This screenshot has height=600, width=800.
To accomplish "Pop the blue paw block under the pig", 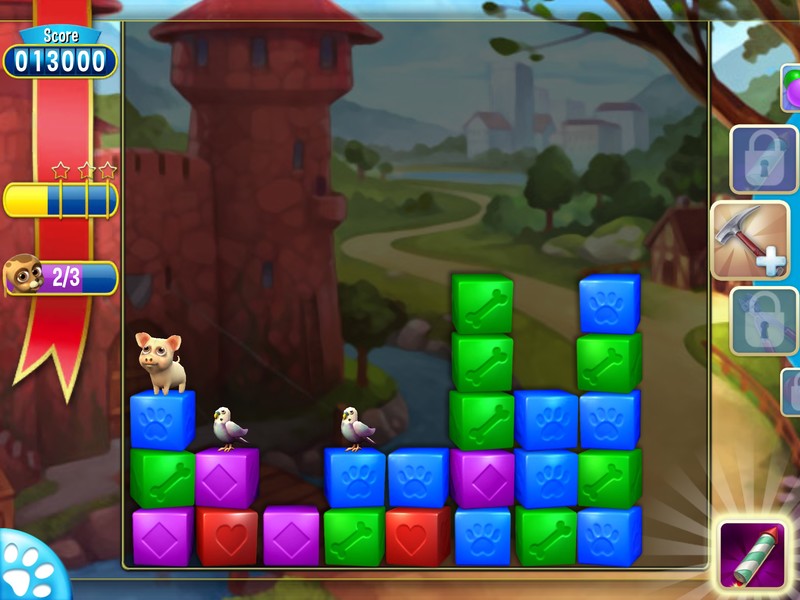I will 162,421.
